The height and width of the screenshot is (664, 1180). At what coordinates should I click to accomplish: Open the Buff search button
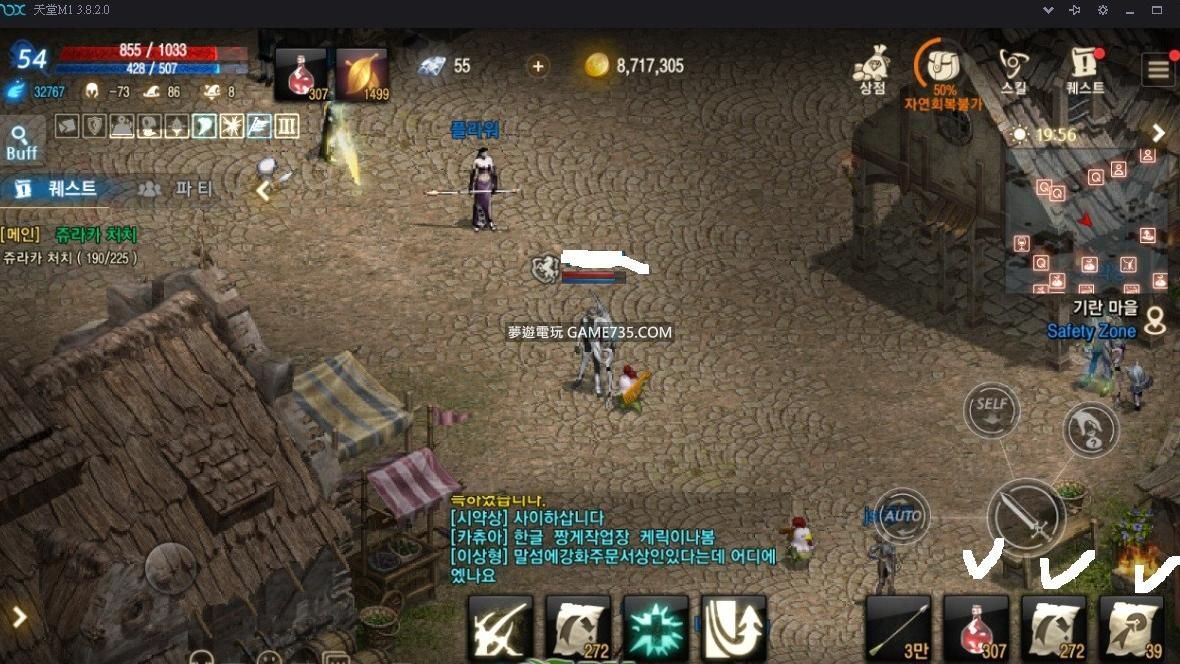click(x=21, y=142)
